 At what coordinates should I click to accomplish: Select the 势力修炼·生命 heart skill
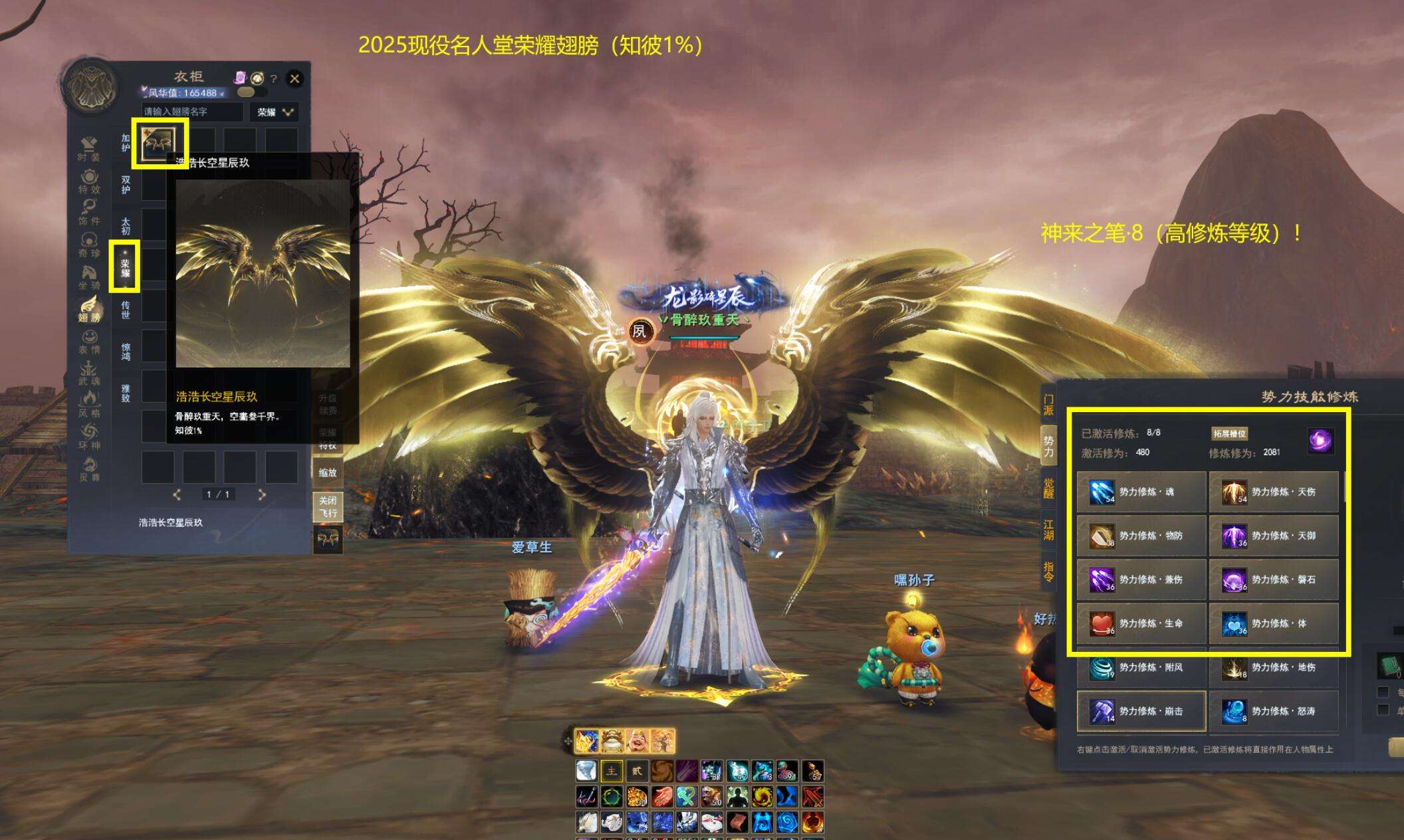(1141, 623)
